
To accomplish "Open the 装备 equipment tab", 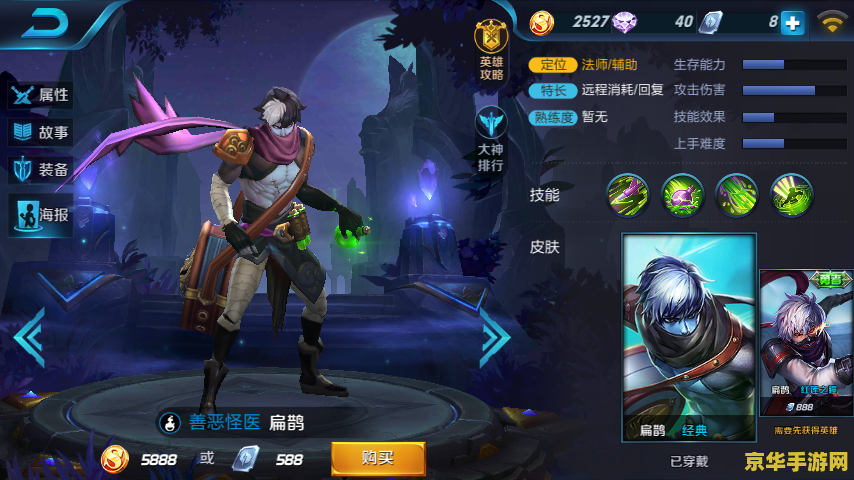I will coord(41,169).
